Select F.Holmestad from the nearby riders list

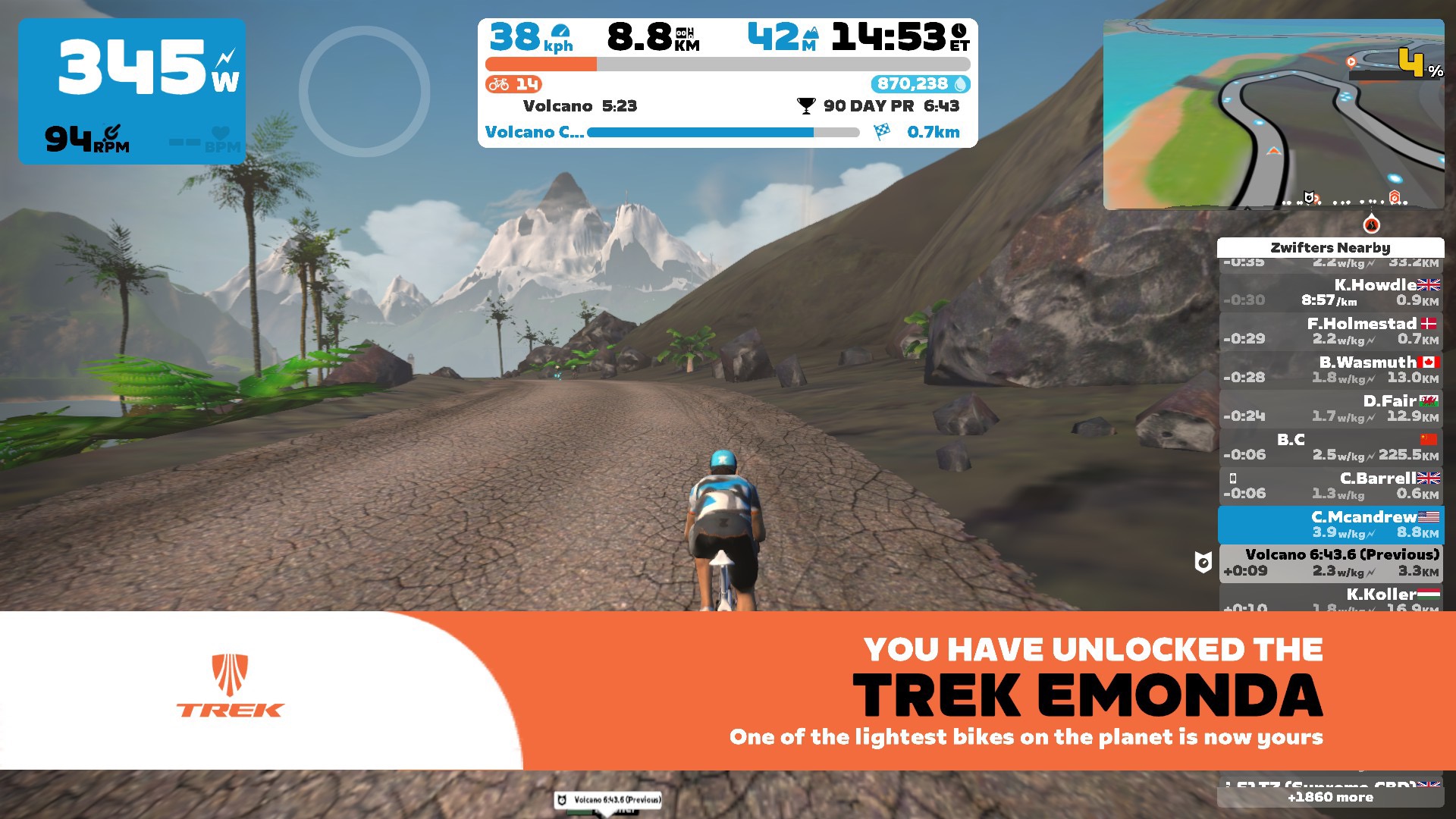pos(1331,331)
